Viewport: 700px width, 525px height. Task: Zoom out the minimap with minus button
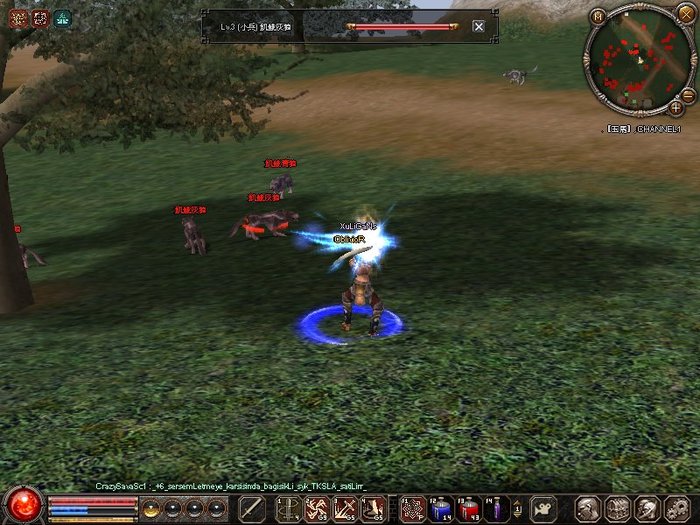pyautogui.click(x=687, y=94)
